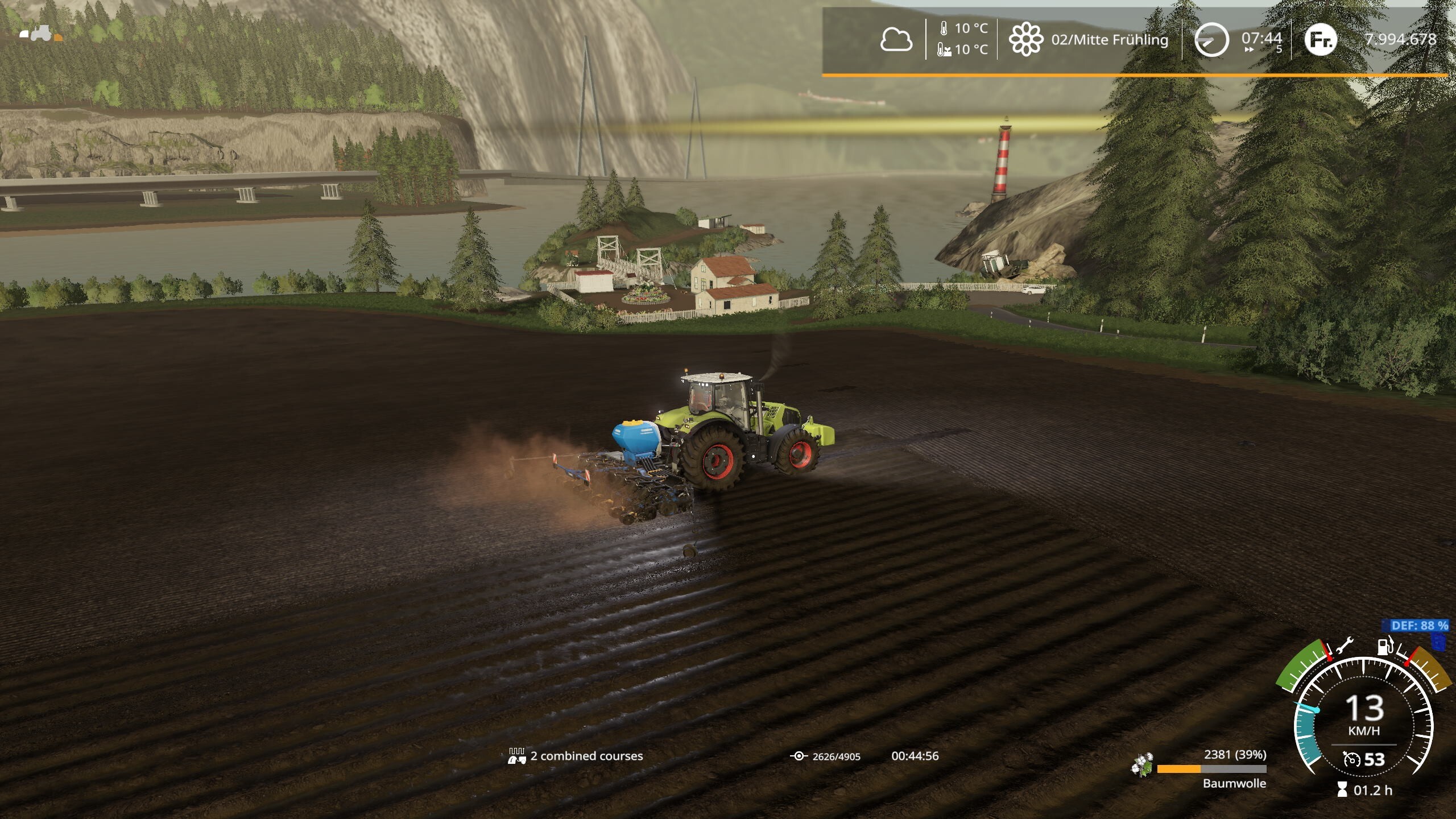Image resolution: width=1456 pixels, height=819 pixels.
Task: Click the blue DEF 88 % label
Action: click(x=1419, y=626)
